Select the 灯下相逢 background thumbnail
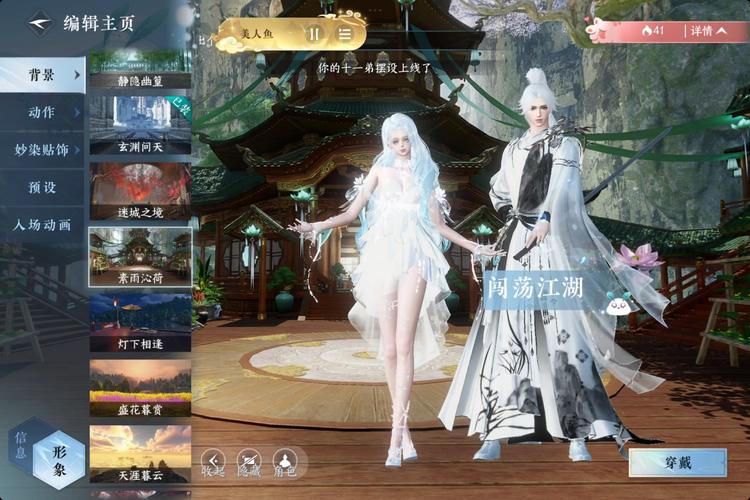Screen dimensions: 750x500 (140, 321)
